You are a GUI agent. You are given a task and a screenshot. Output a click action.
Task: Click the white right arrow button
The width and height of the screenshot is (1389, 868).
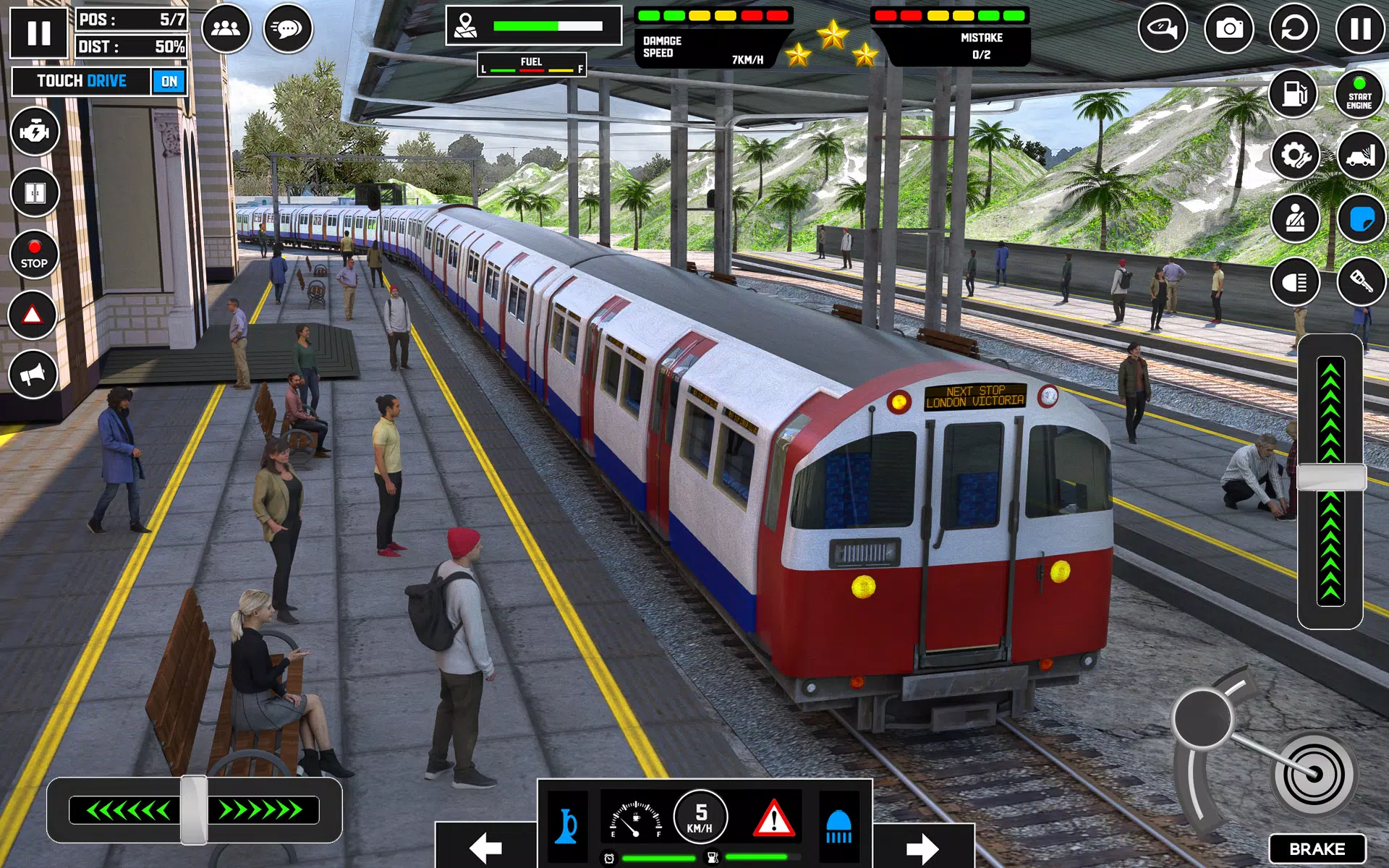coord(922,847)
